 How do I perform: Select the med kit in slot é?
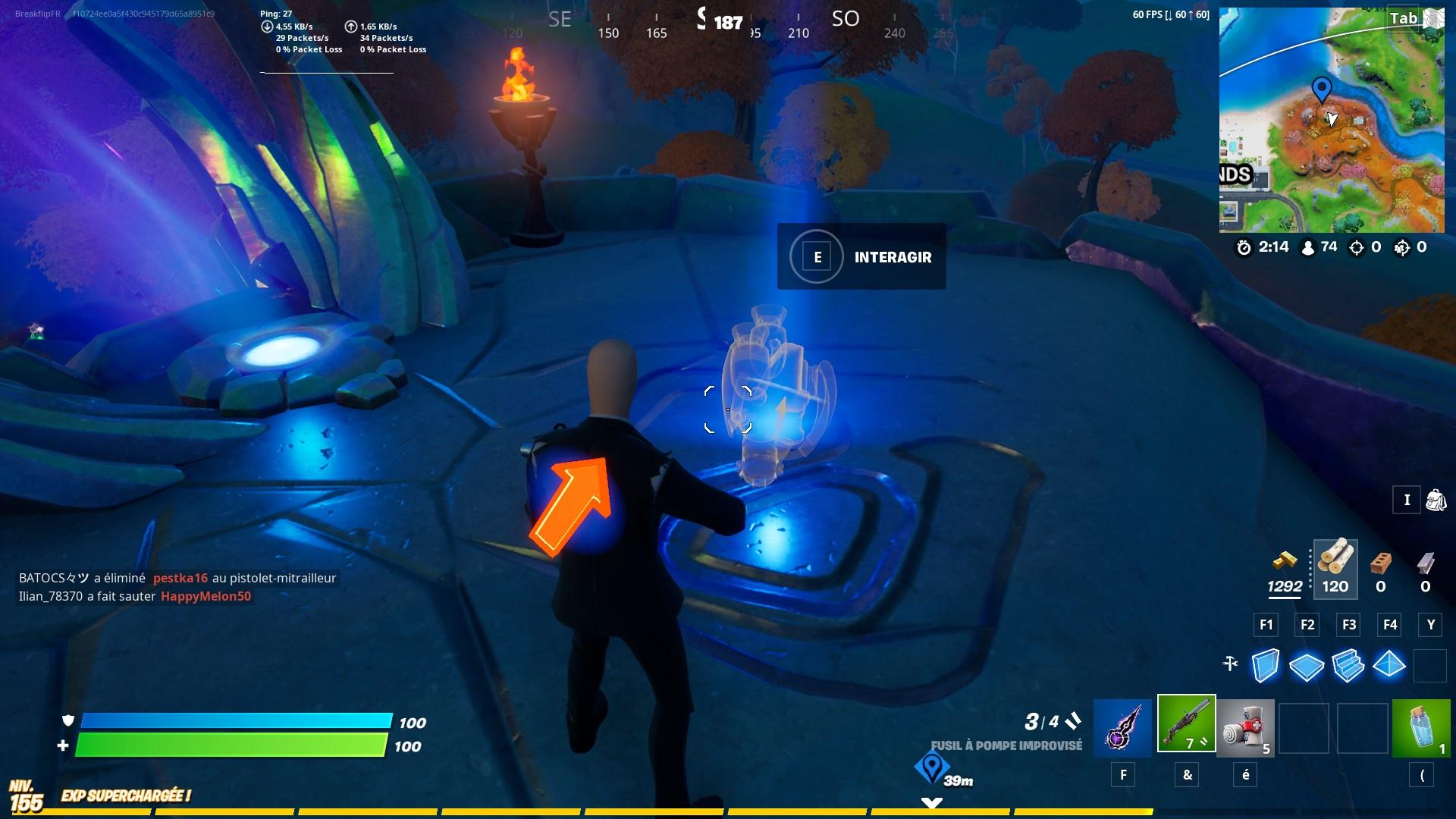pyautogui.click(x=1247, y=727)
